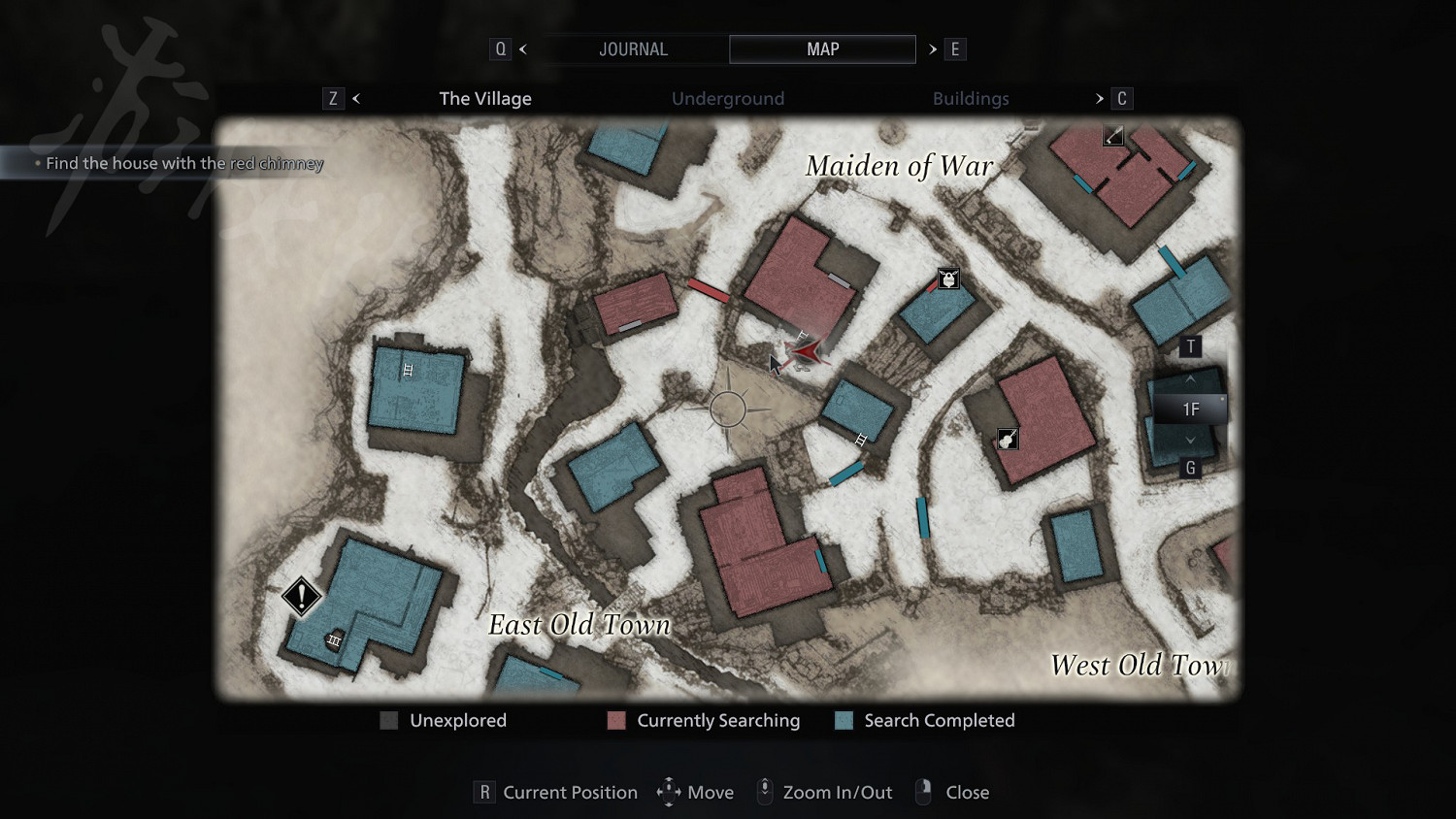Viewport: 1456px width, 819px height.
Task: Go down a floor with the down arrow
Action: pyautogui.click(x=1190, y=440)
